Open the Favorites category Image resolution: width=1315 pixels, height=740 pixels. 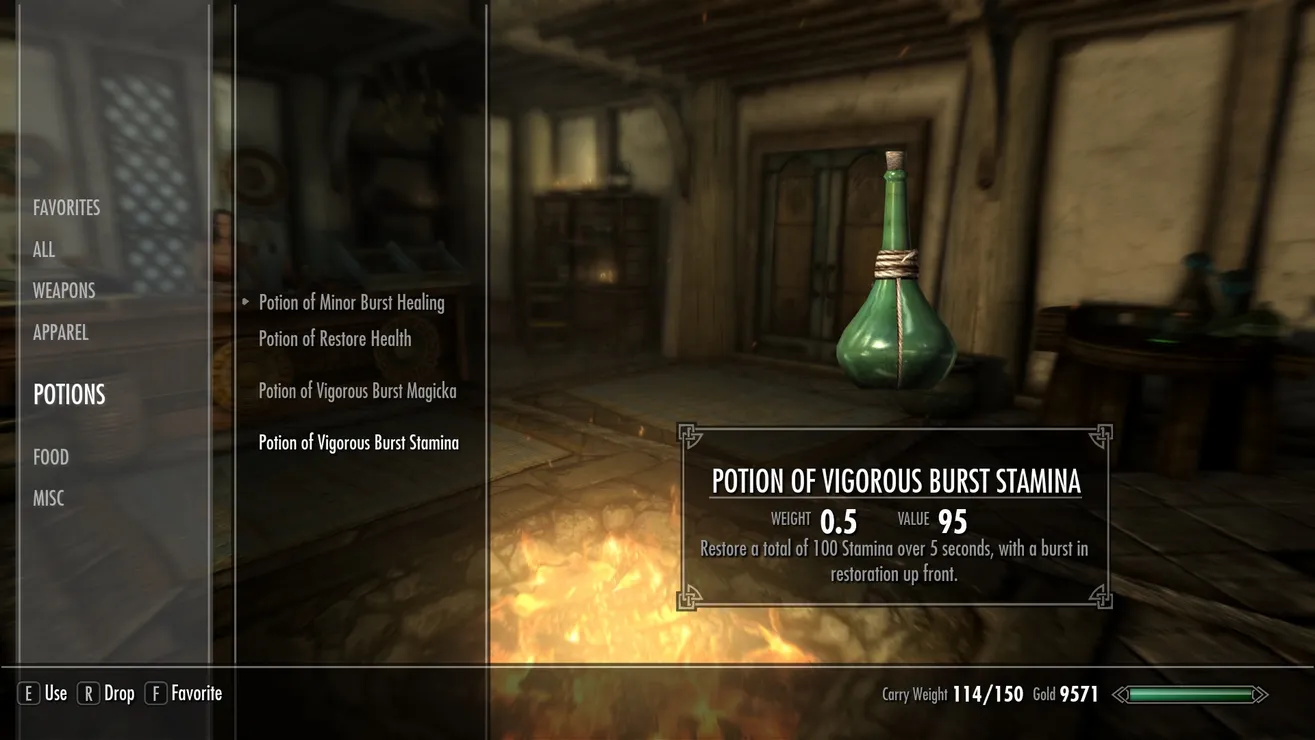67,208
